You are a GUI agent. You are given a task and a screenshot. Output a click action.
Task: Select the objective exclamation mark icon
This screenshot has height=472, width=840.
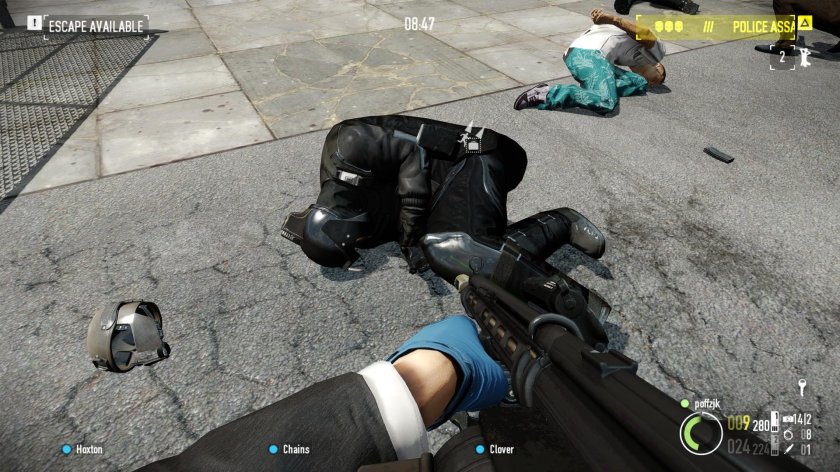point(34,24)
